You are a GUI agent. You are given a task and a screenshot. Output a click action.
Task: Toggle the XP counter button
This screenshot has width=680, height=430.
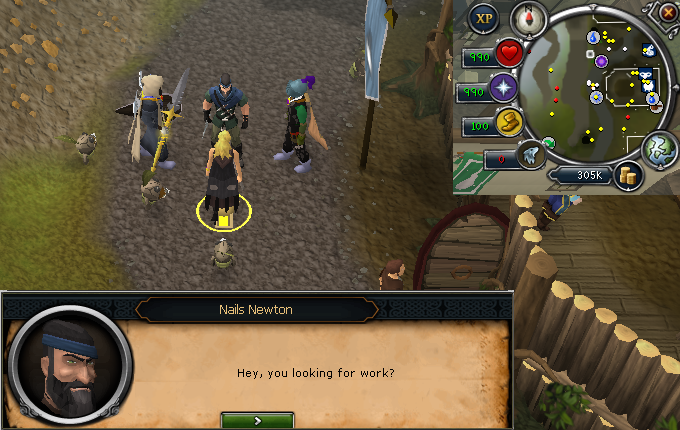(x=484, y=17)
